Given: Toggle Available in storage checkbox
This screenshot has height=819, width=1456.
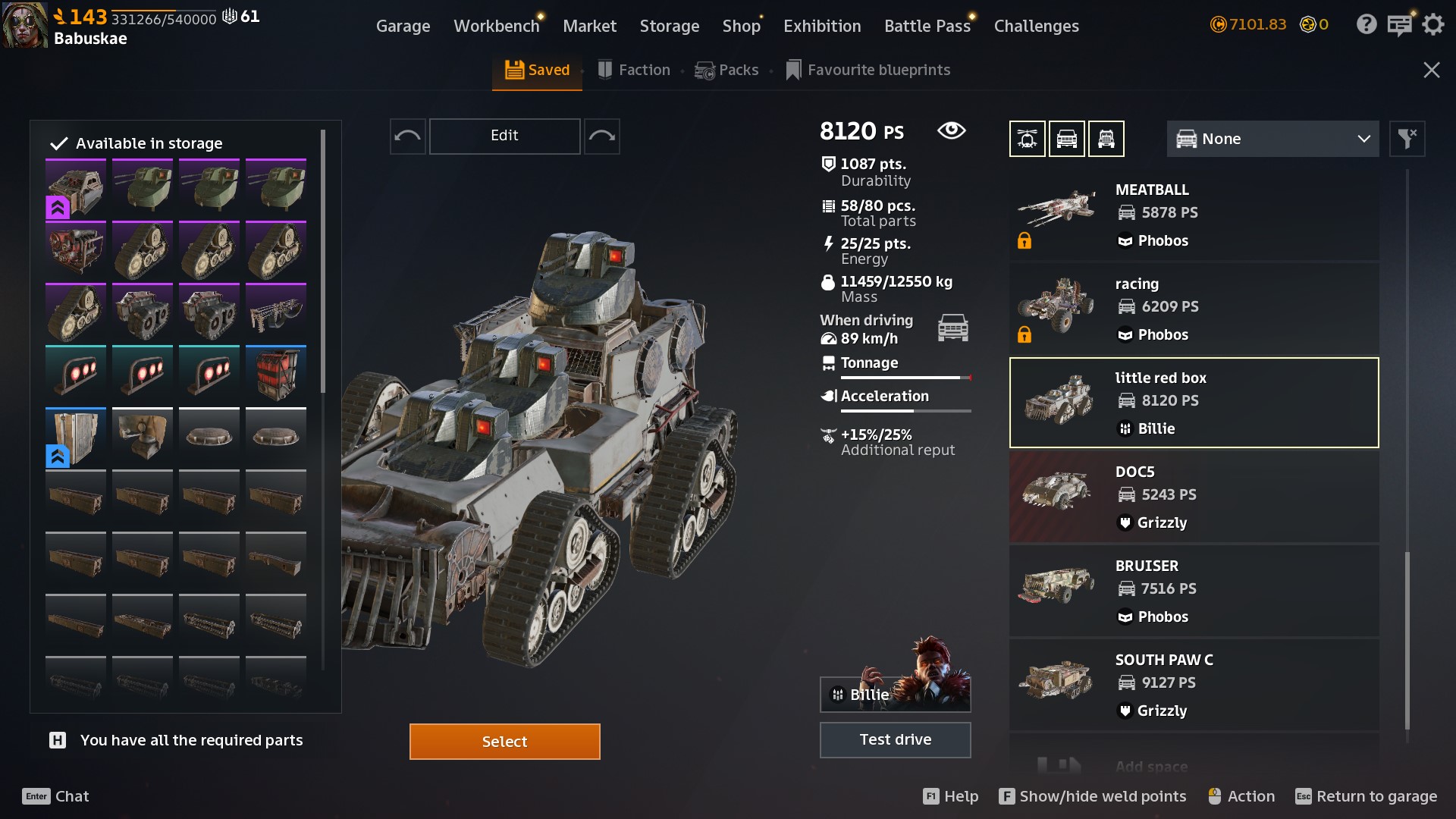Looking at the screenshot, I should [59, 143].
